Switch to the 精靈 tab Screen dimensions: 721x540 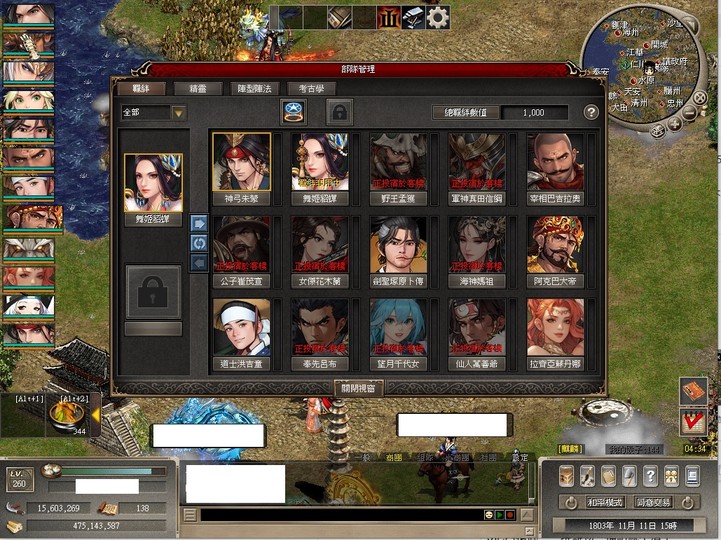click(x=190, y=89)
